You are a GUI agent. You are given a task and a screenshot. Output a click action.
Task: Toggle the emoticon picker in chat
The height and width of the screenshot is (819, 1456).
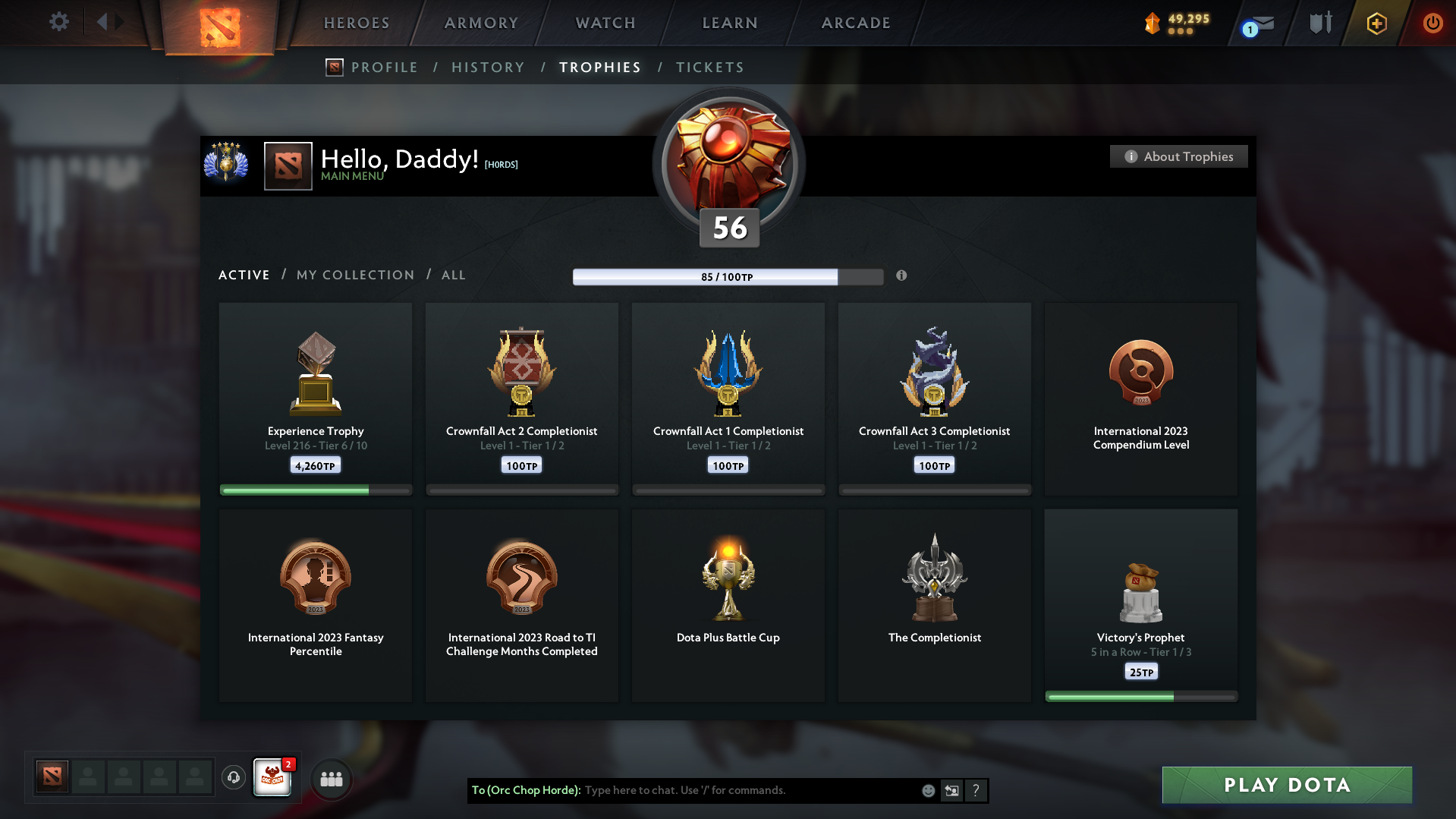[927, 790]
